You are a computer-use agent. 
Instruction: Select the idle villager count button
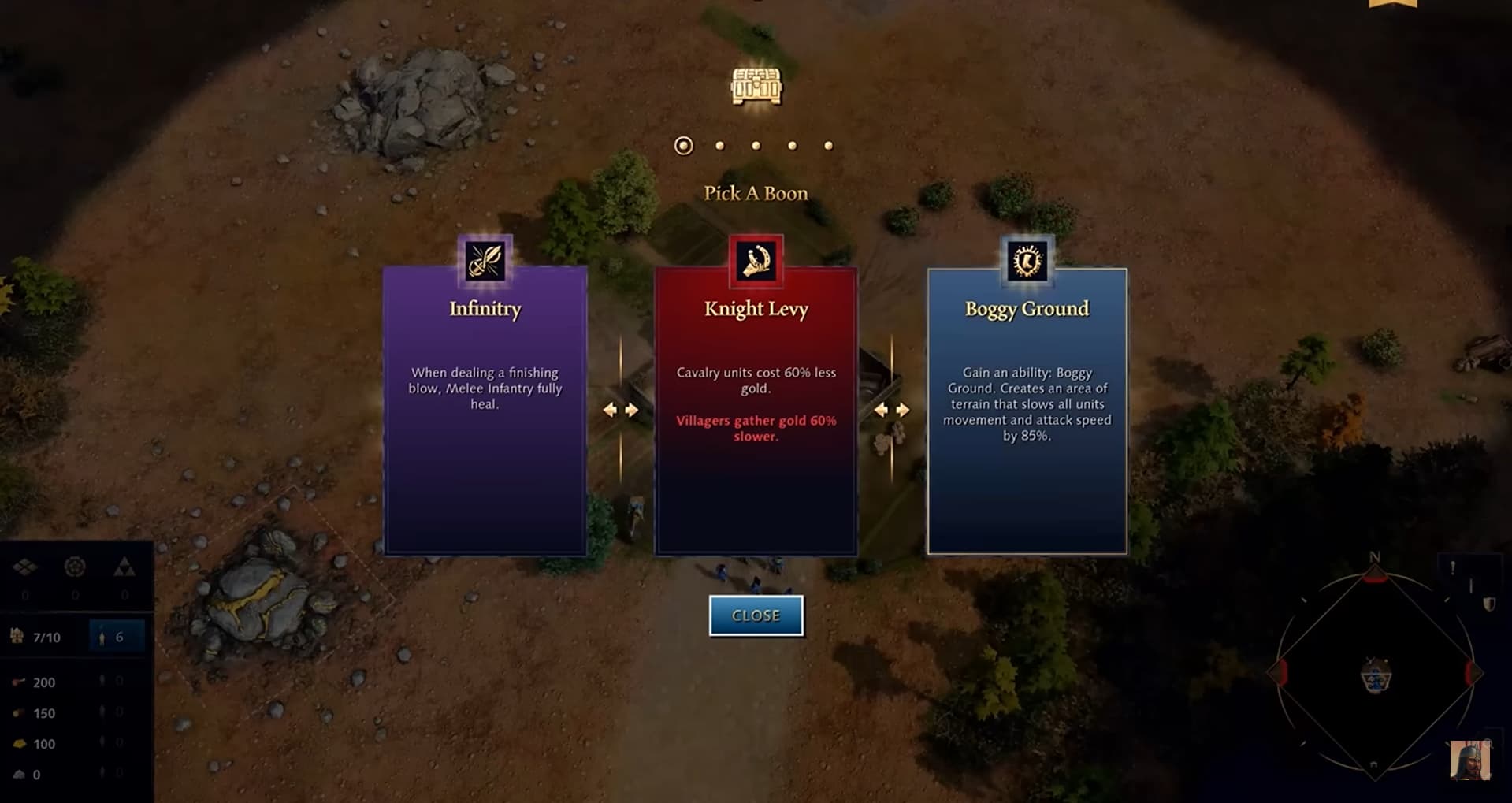[117, 637]
